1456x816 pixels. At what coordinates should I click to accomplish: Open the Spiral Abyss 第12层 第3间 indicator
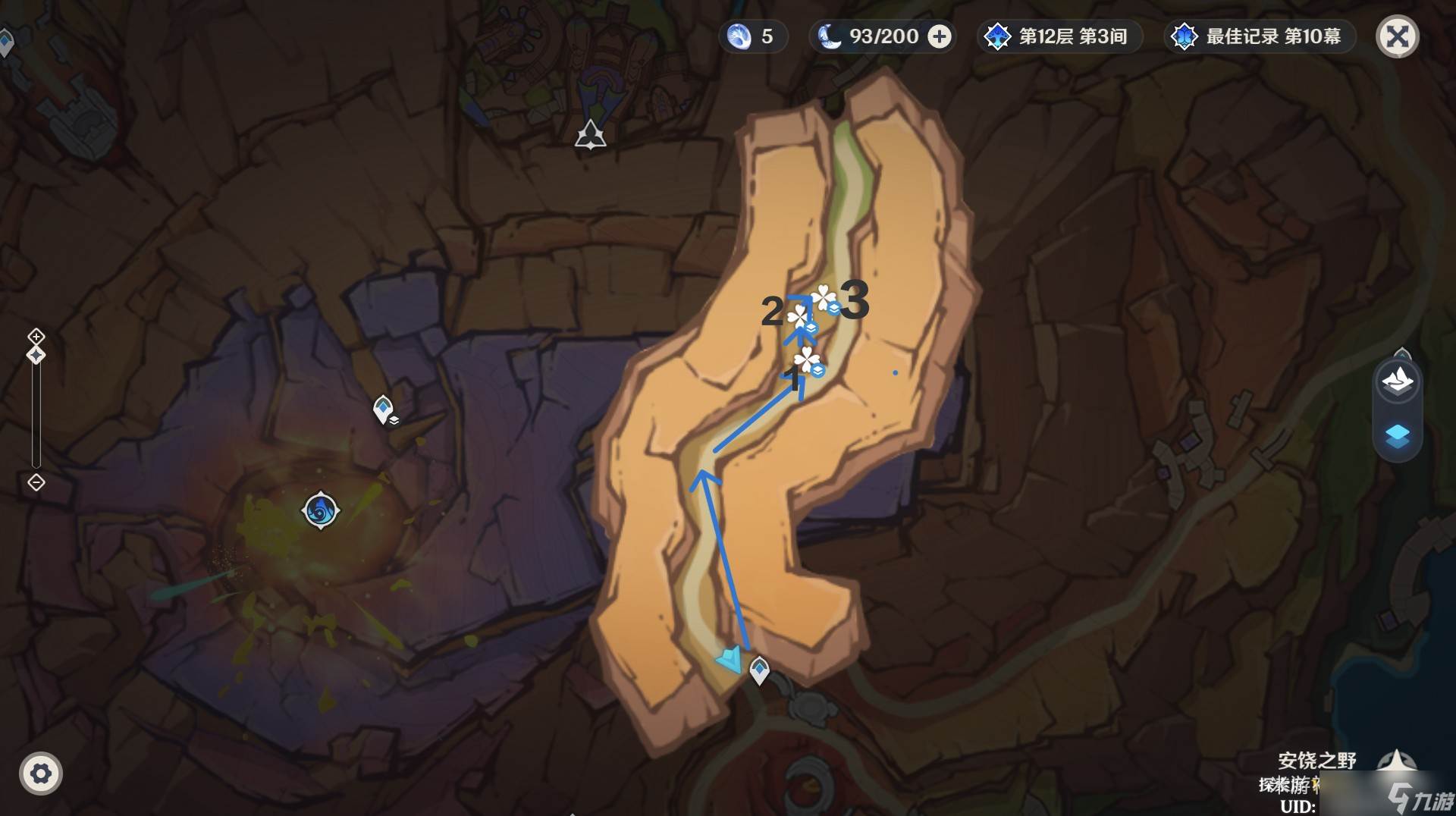click(x=1059, y=36)
